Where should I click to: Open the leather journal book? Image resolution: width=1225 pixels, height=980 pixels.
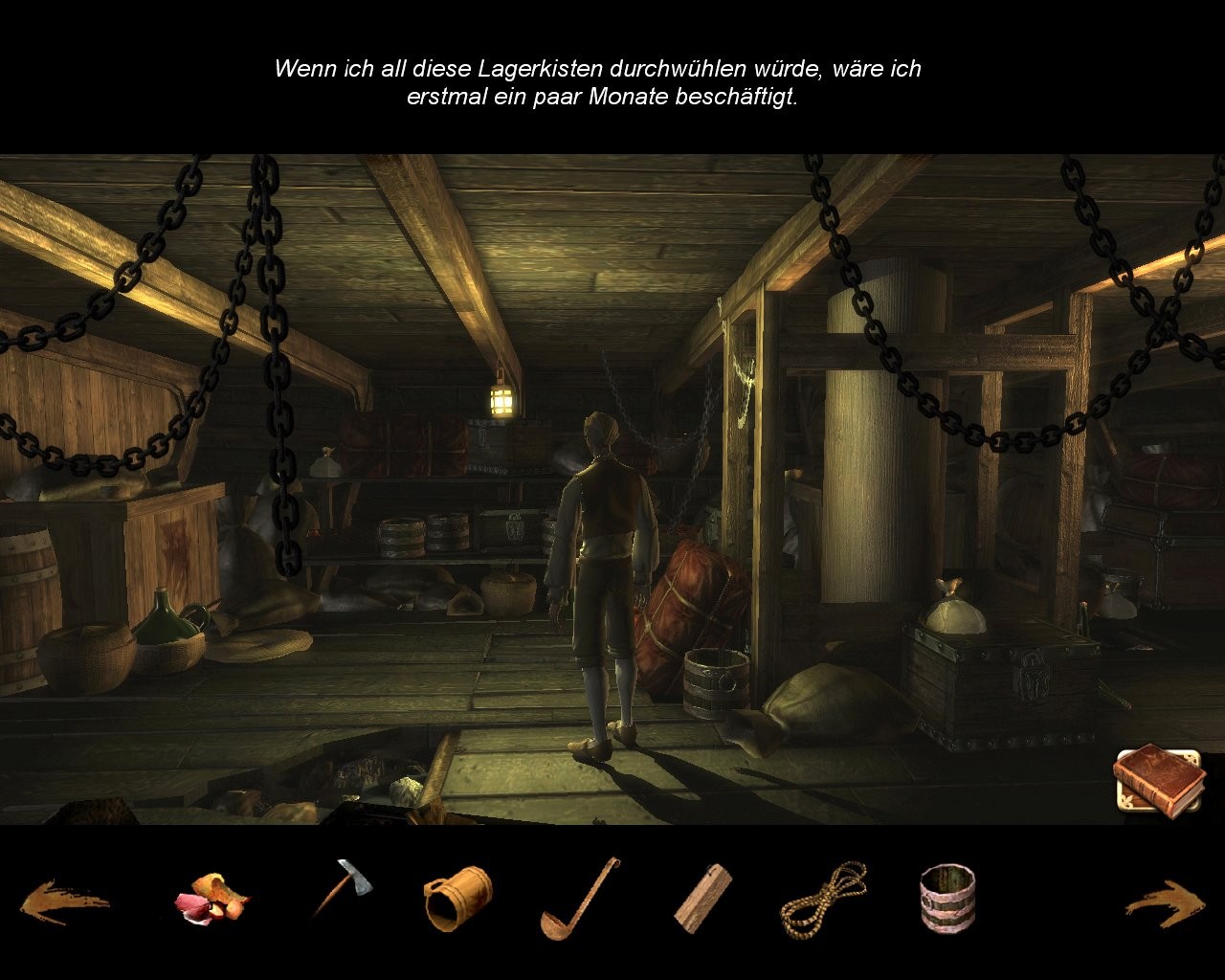click(1159, 781)
